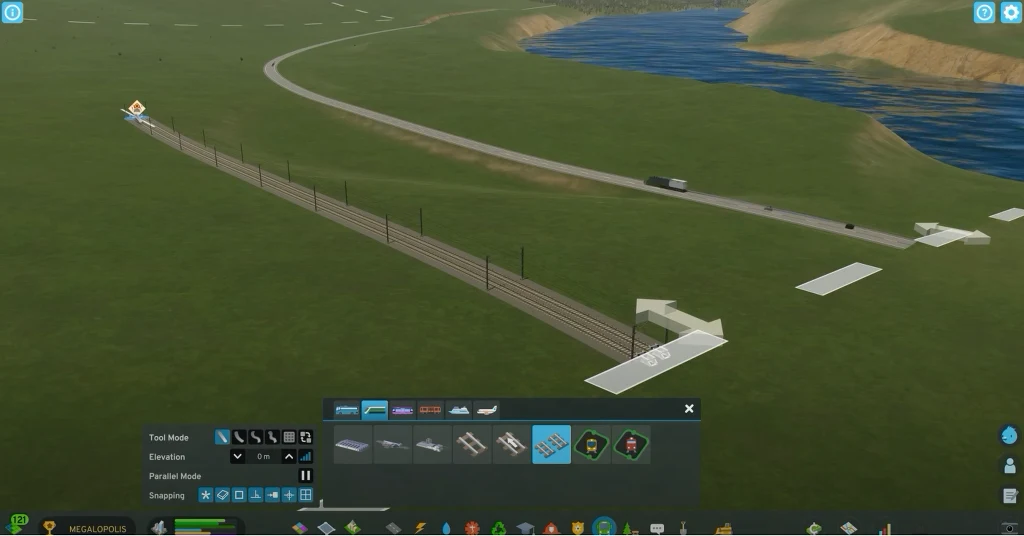This screenshot has width=1024, height=536.
Task: Select the straight line tool mode
Action: tap(222, 437)
